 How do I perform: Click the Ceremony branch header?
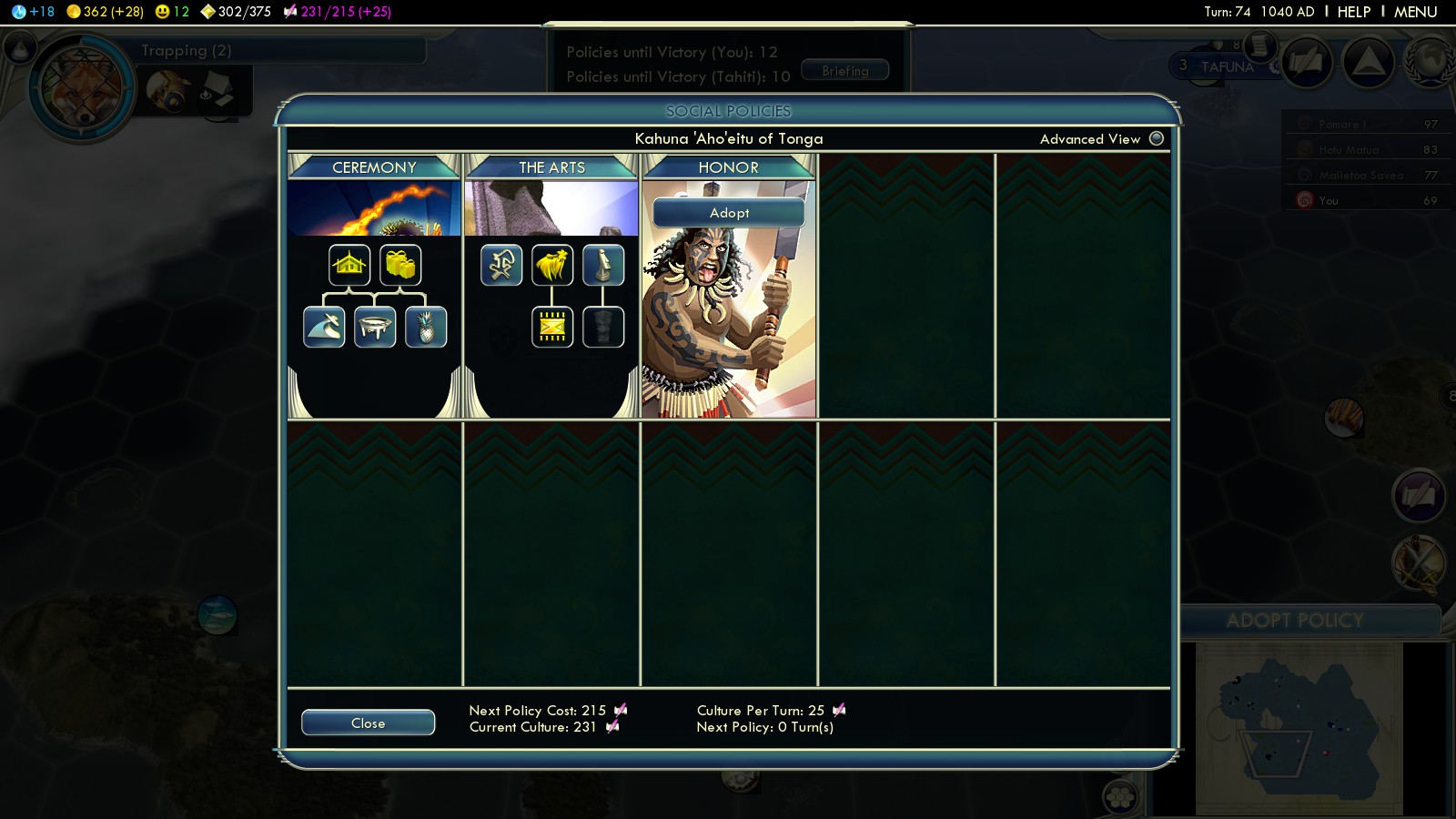click(374, 167)
